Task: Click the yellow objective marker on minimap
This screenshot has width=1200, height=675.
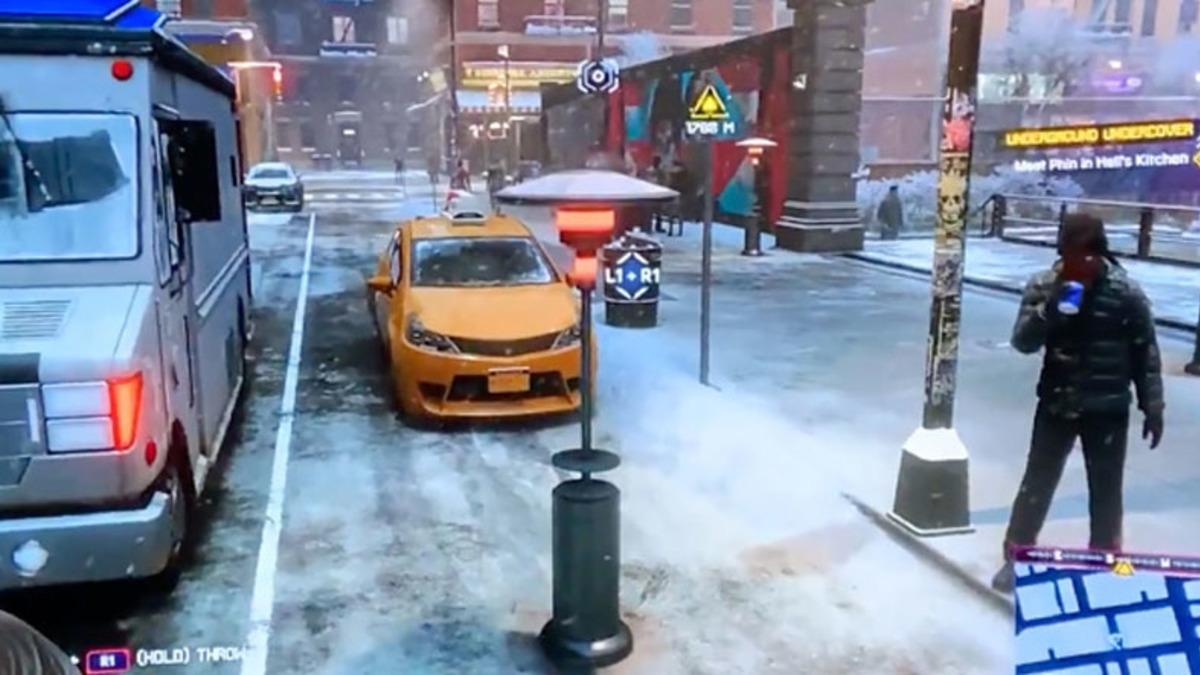Action: click(1123, 568)
